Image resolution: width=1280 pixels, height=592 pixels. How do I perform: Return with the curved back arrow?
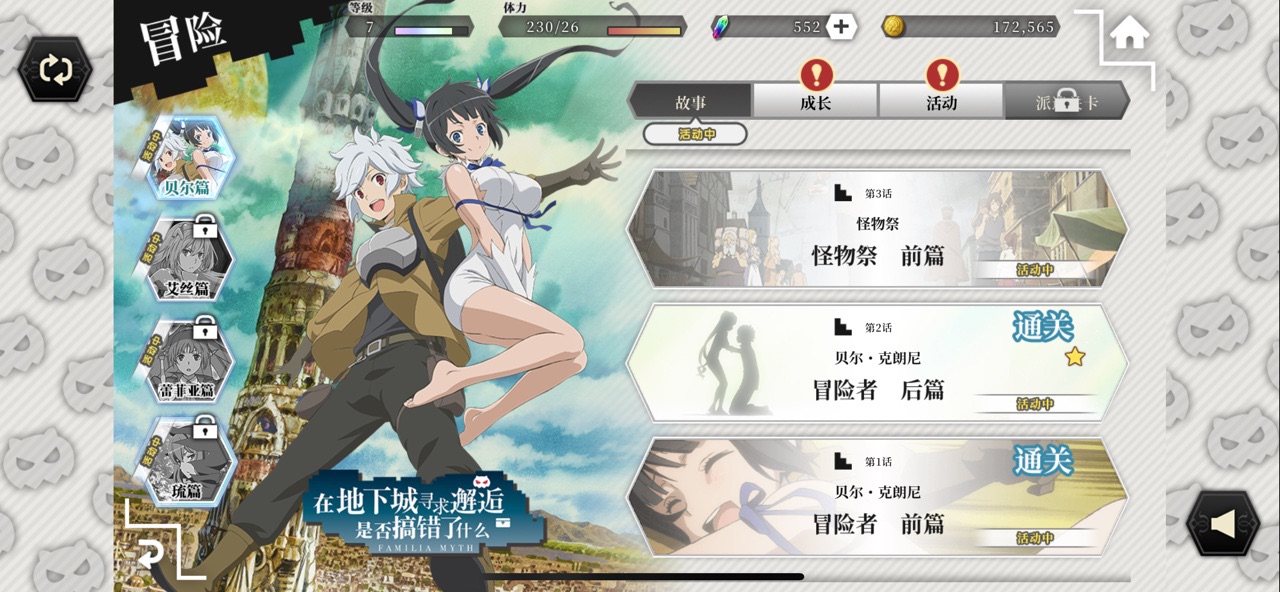click(151, 553)
